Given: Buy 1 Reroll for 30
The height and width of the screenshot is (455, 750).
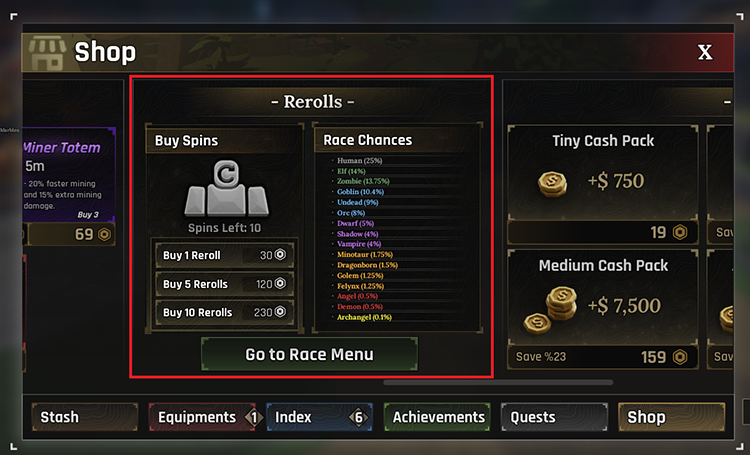Looking at the screenshot, I should coord(224,255).
